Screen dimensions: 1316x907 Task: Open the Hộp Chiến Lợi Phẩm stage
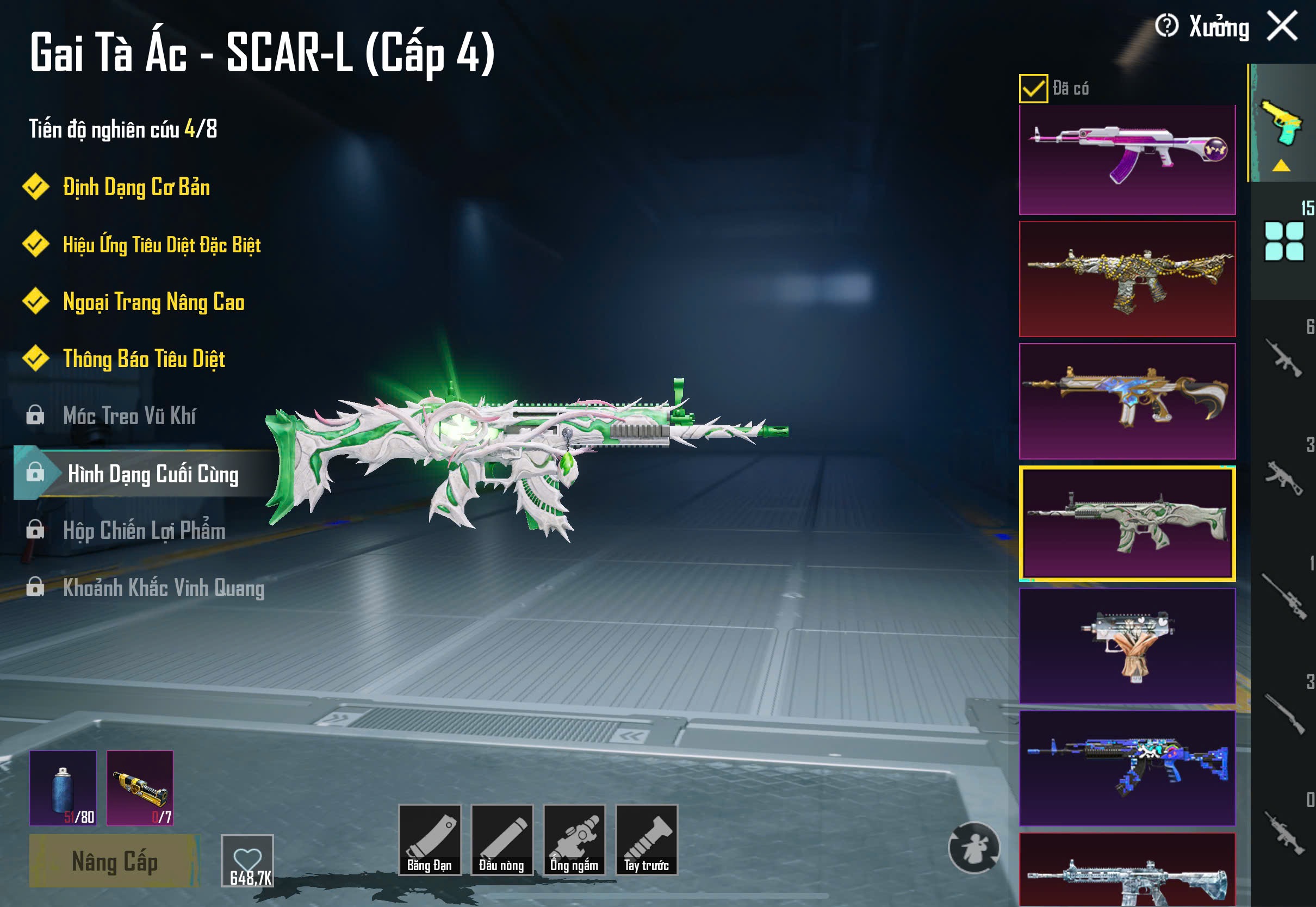tap(144, 531)
